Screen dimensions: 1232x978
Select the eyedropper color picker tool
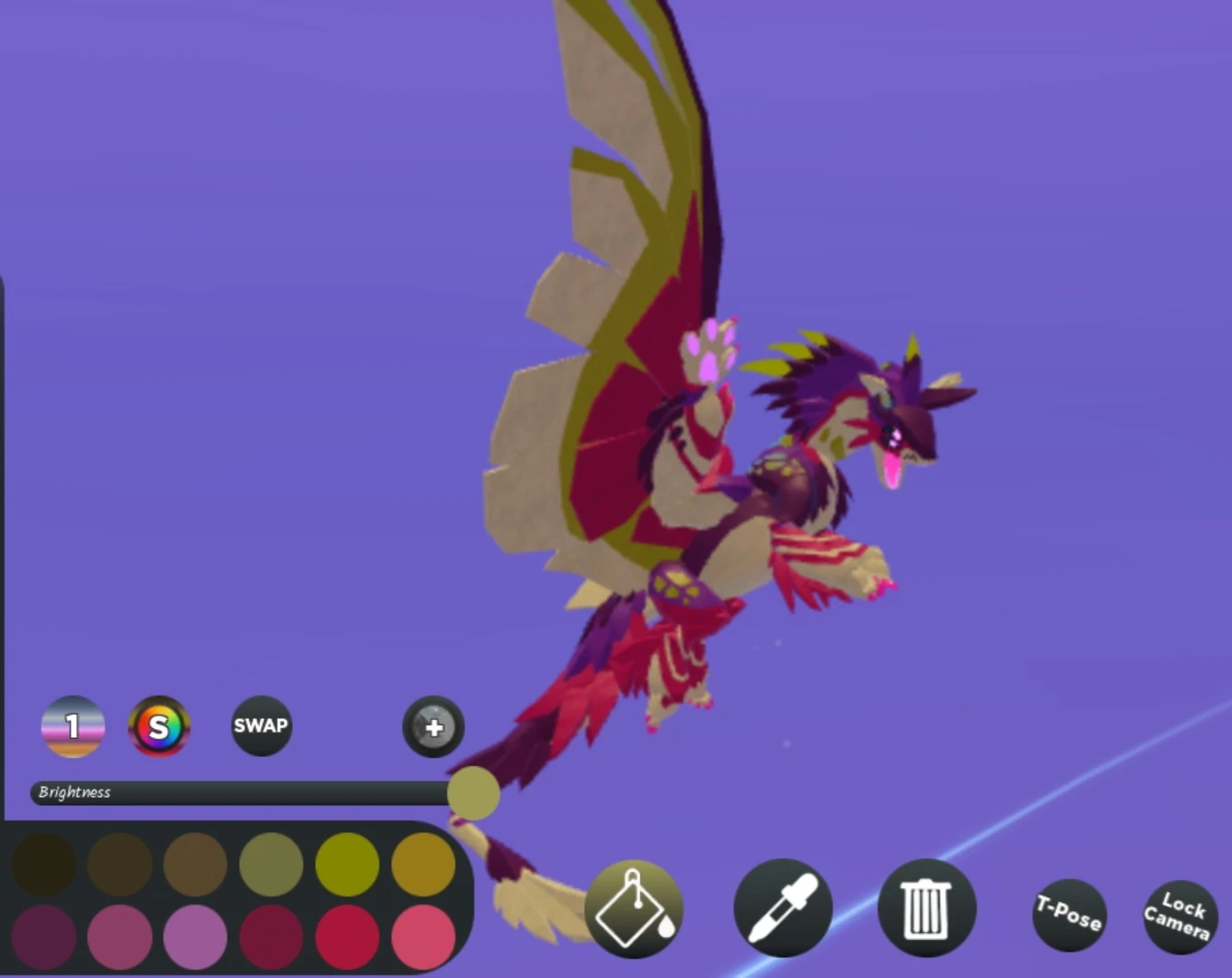[782, 908]
